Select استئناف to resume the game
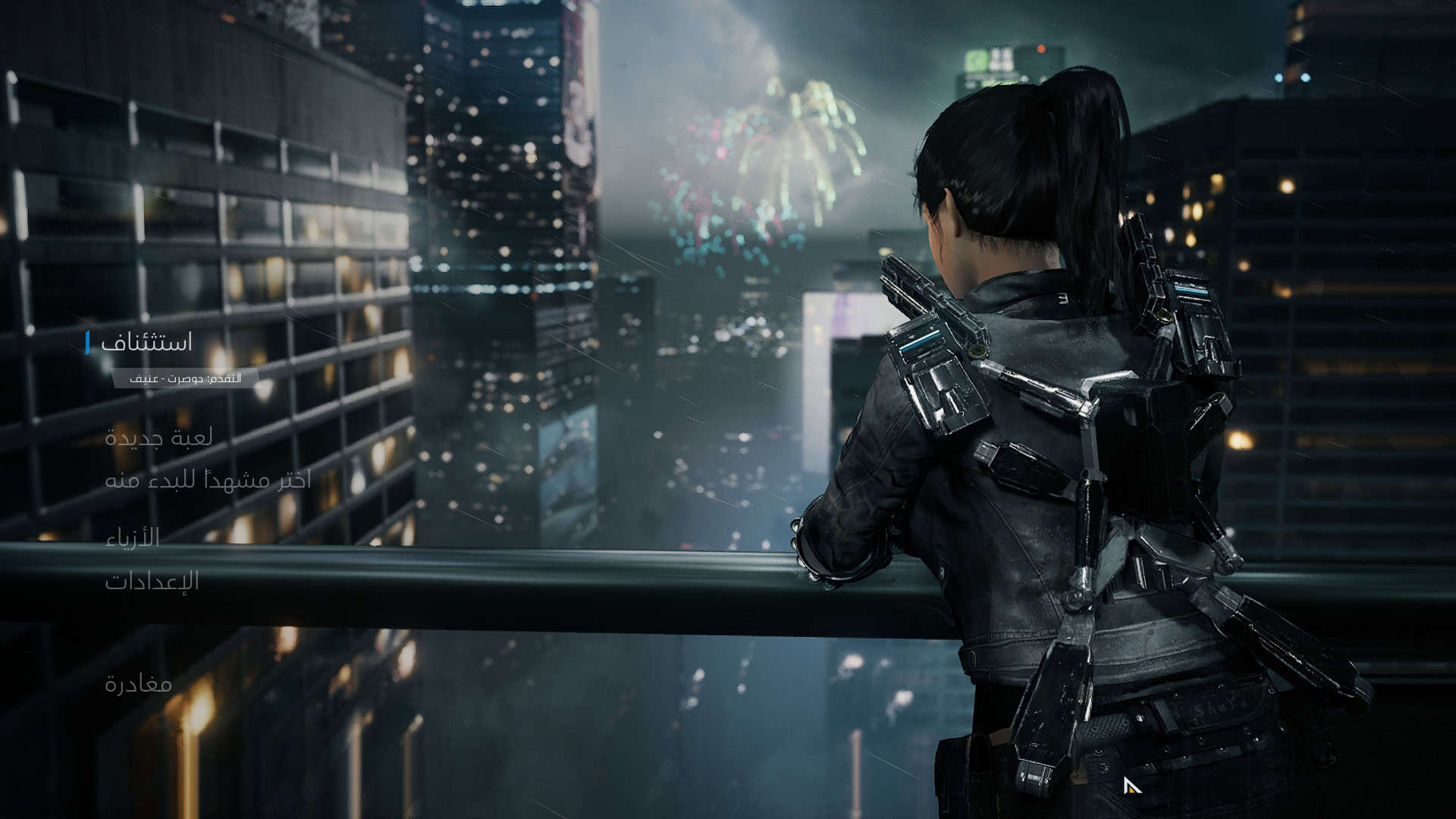Viewport: 1456px width, 819px height. (x=146, y=343)
